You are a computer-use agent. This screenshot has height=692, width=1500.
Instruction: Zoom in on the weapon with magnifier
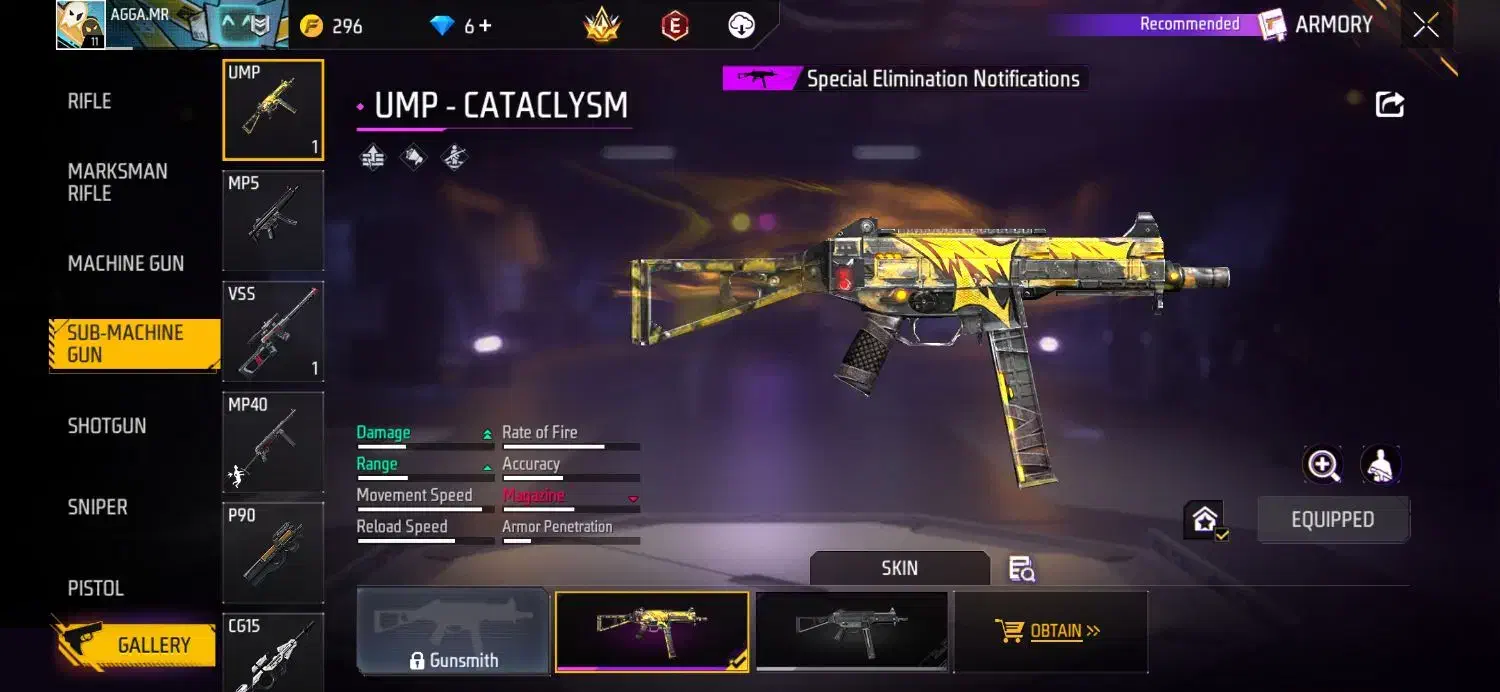pos(1323,465)
